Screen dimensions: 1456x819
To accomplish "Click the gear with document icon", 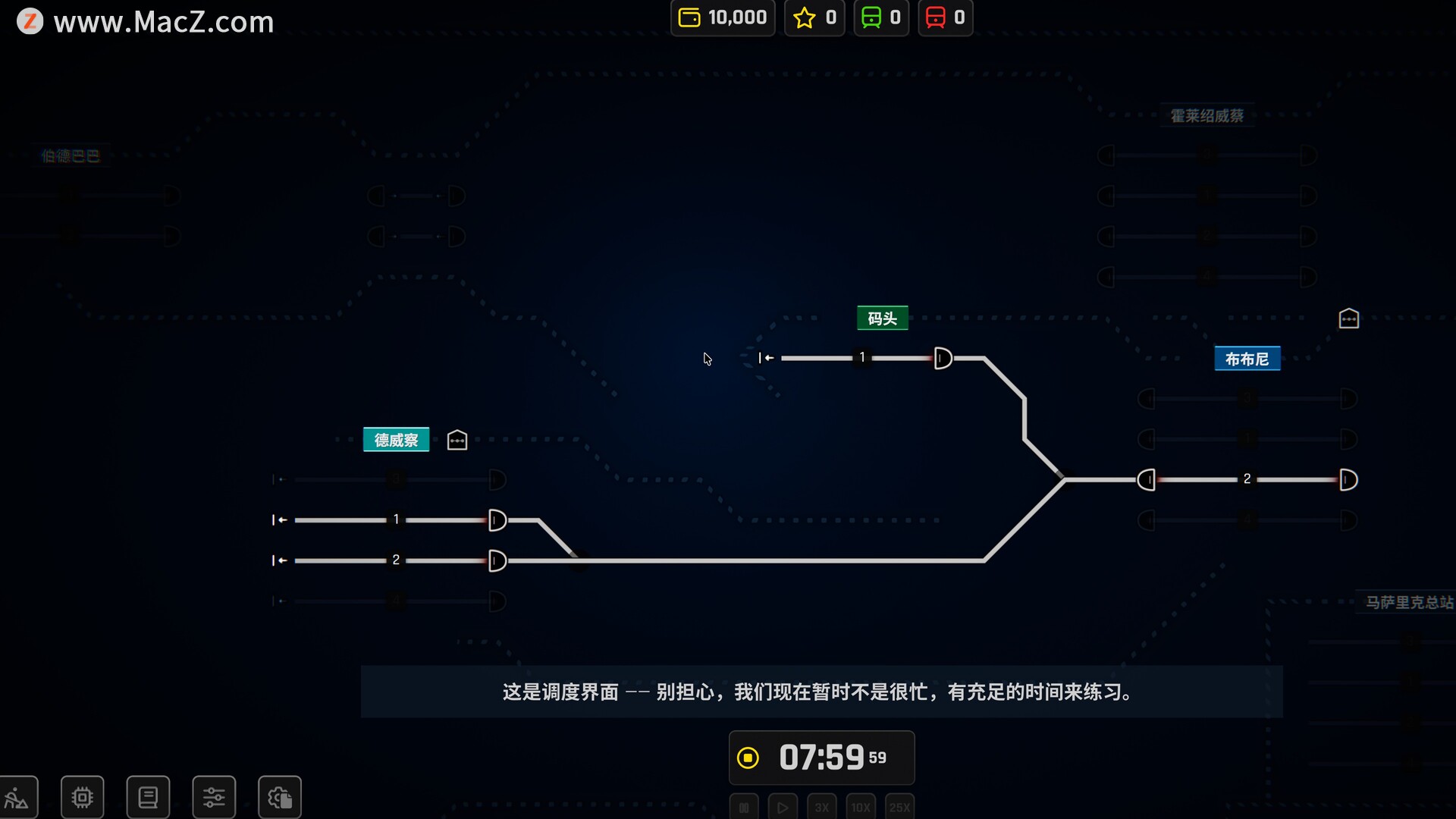I will (x=279, y=797).
